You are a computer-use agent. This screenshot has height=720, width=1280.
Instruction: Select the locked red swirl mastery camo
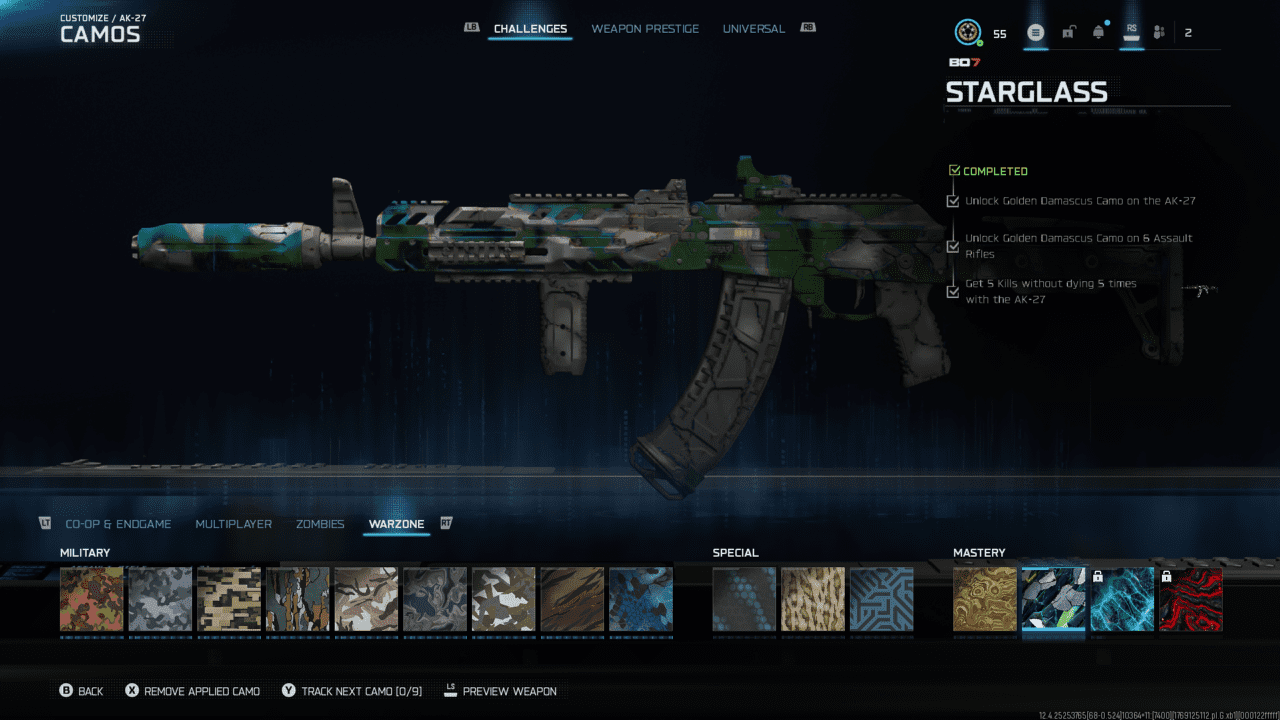1190,599
